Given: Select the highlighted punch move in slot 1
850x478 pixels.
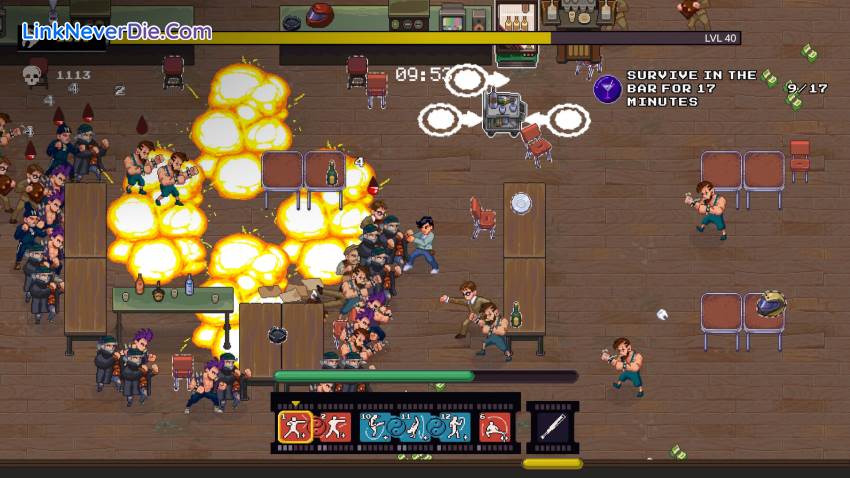Looking at the screenshot, I should point(294,427).
